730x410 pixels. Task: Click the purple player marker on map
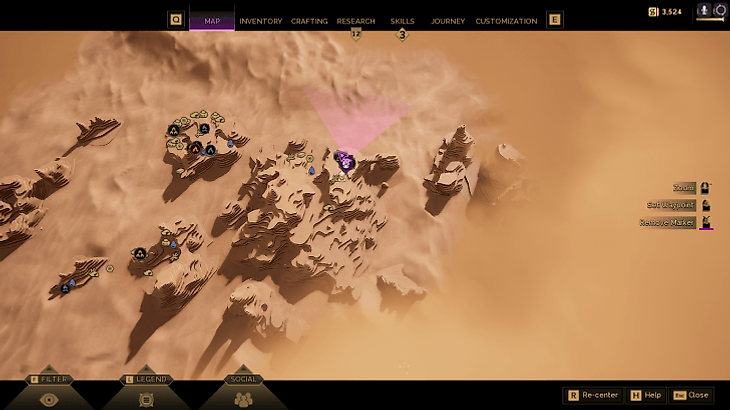345,161
